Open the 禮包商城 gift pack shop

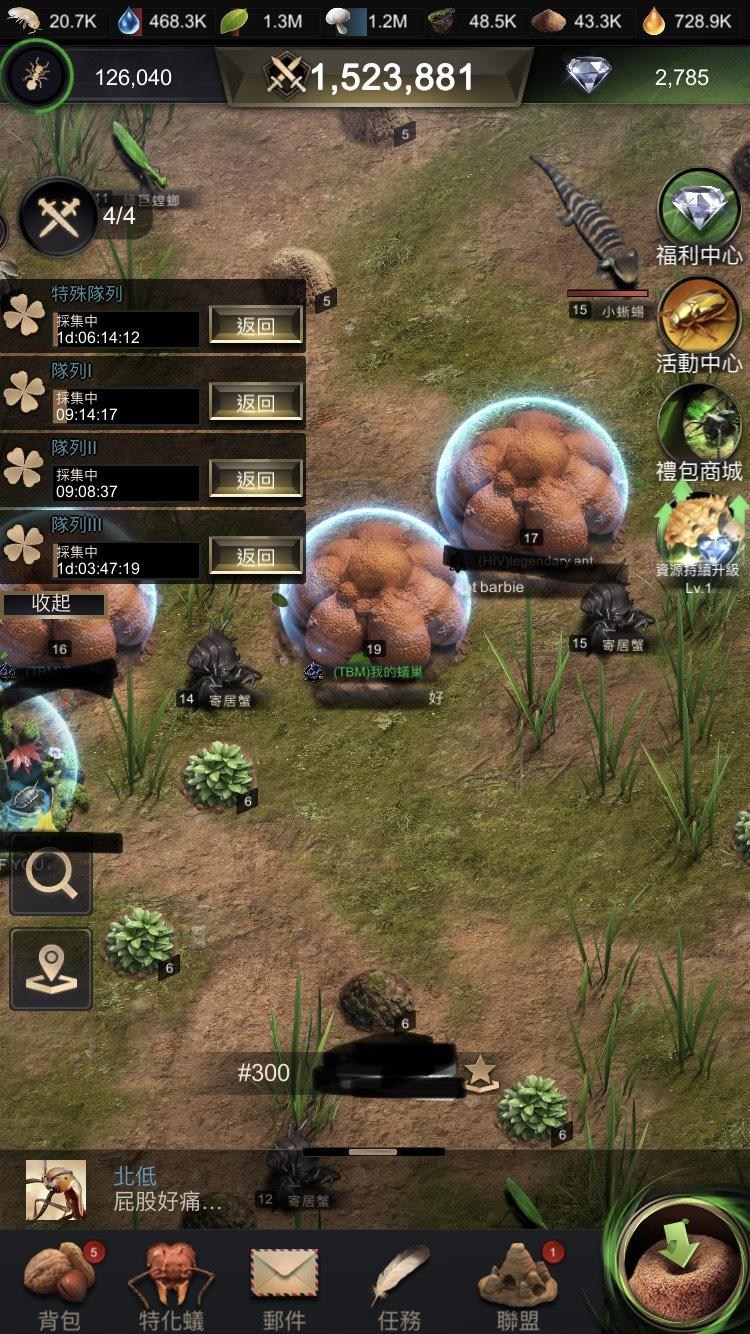pos(699,430)
